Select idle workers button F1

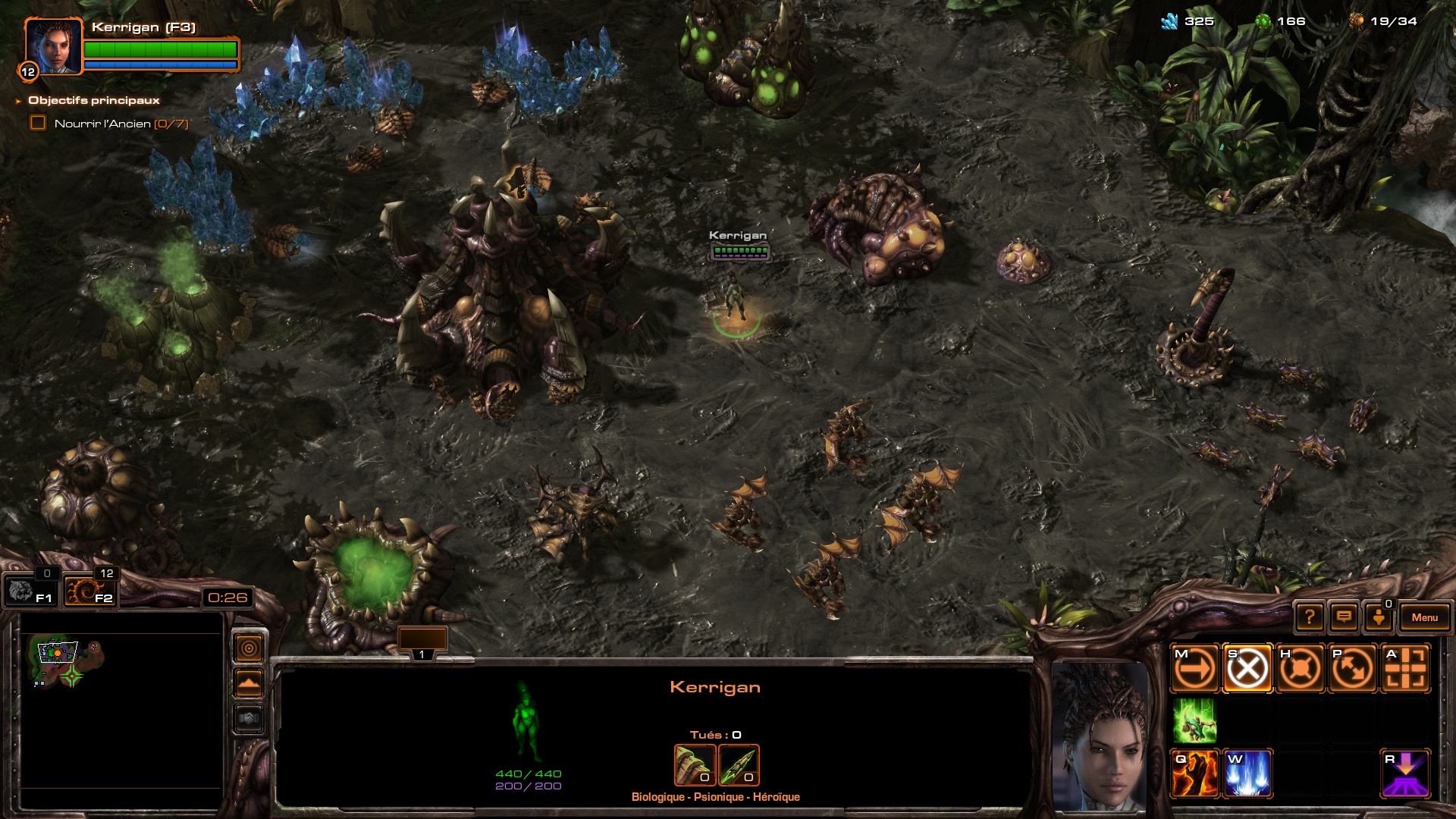coord(30,591)
